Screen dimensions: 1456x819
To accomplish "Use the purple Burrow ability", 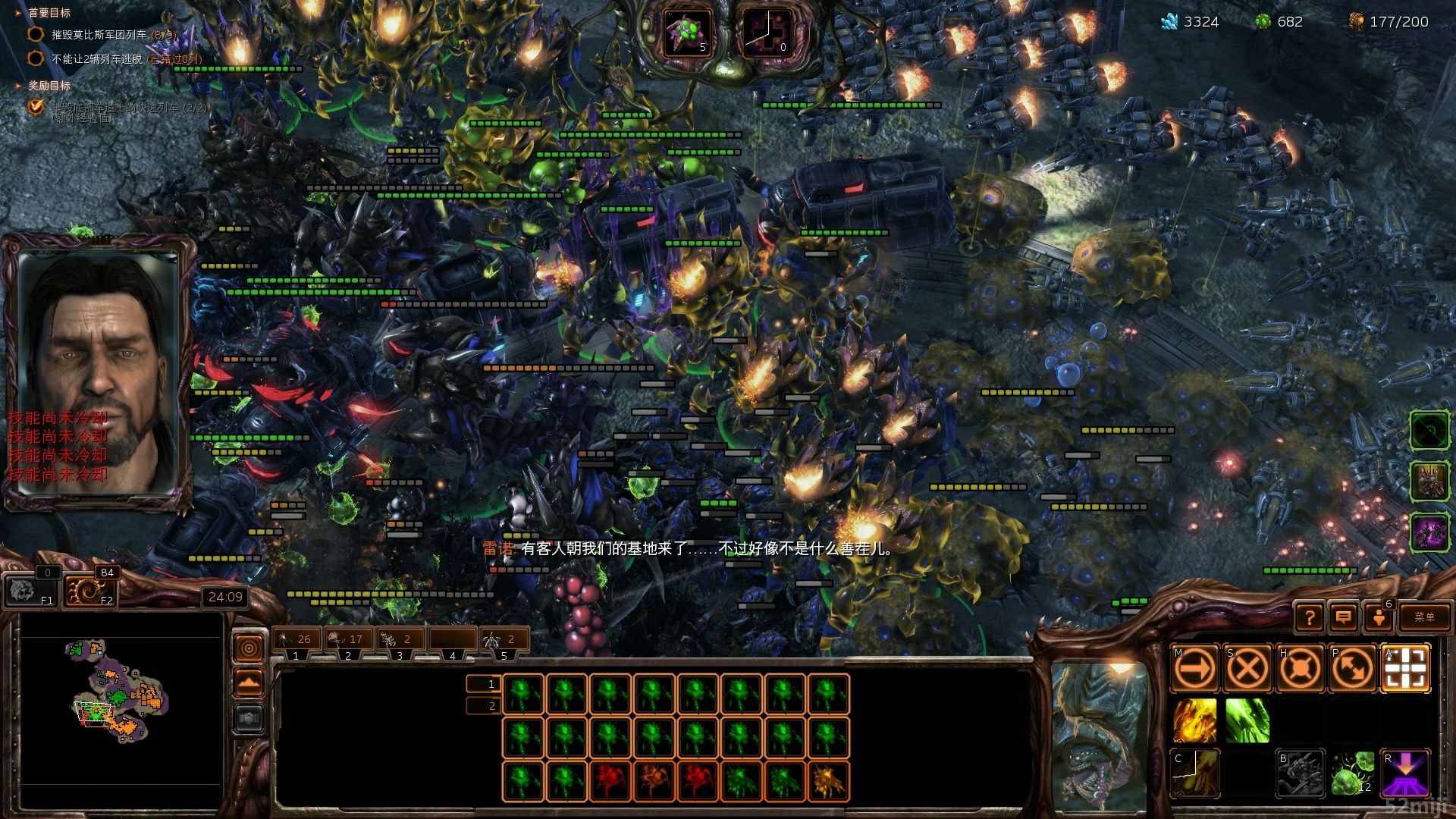I will pos(1406,773).
